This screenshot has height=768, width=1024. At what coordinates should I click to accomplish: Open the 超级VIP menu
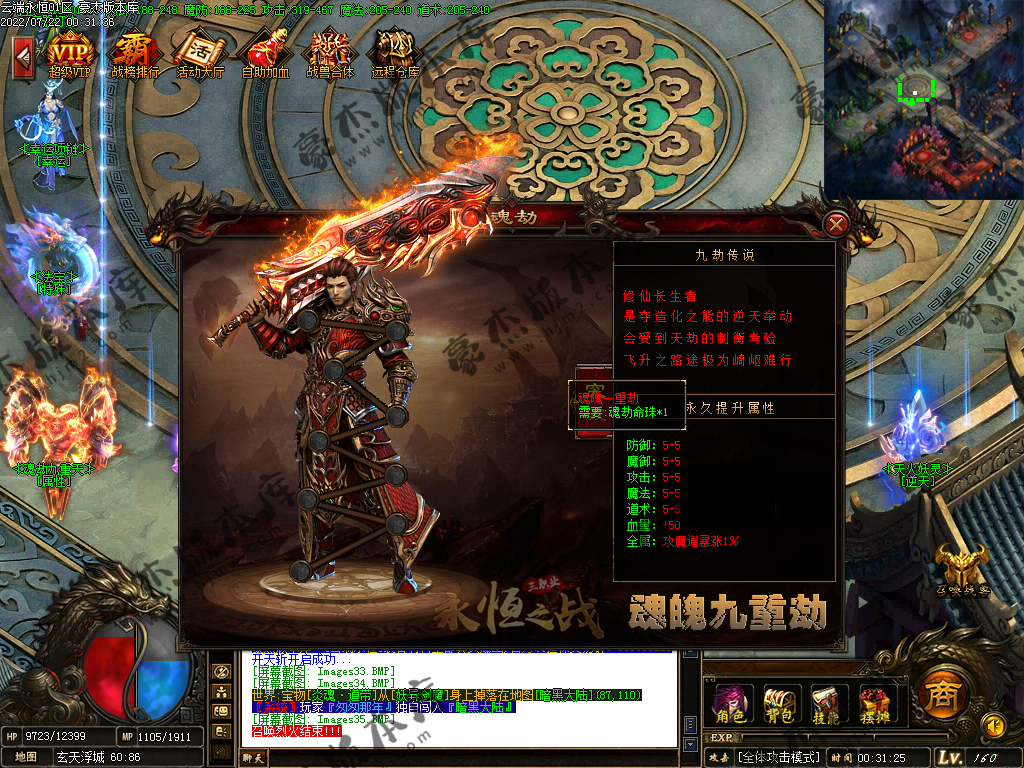coord(69,50)
